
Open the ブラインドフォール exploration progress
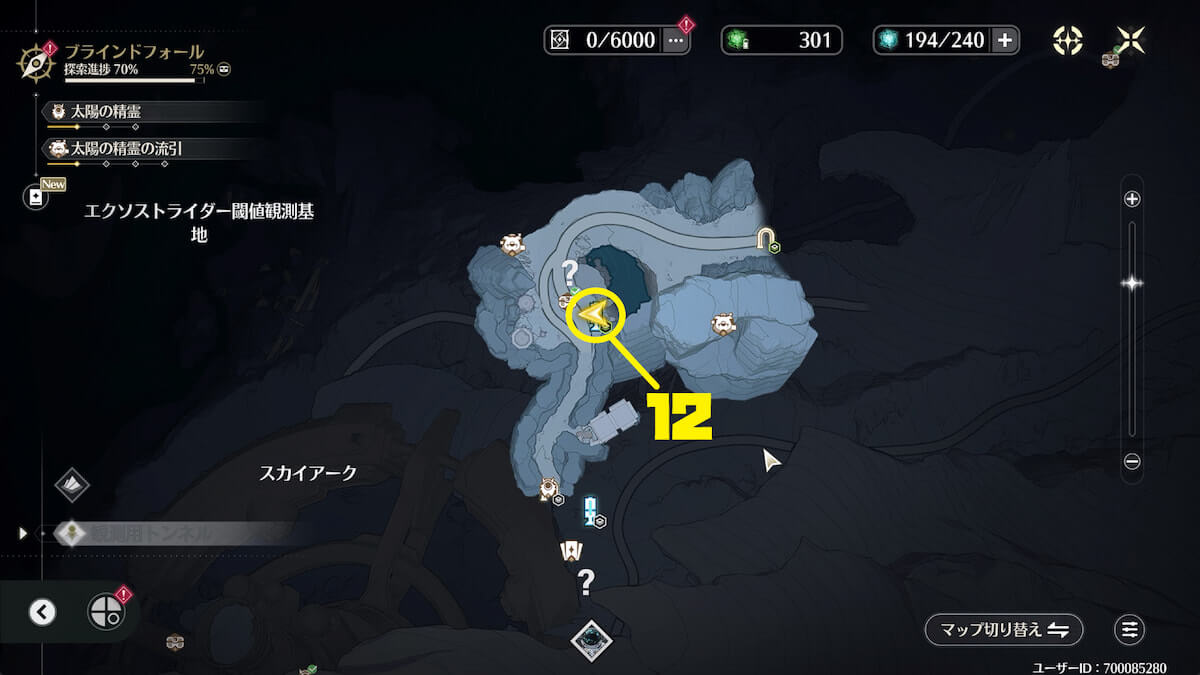tap(130, 60)
